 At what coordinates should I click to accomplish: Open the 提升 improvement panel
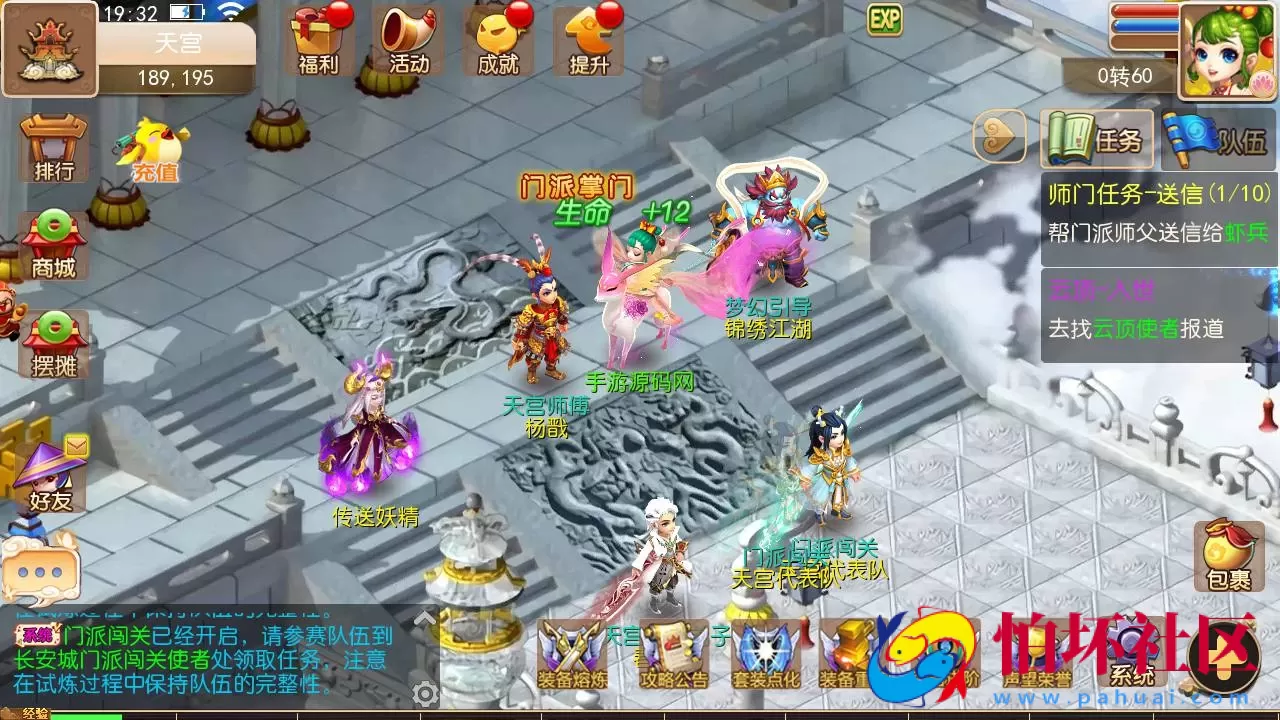tap(587, 40)
